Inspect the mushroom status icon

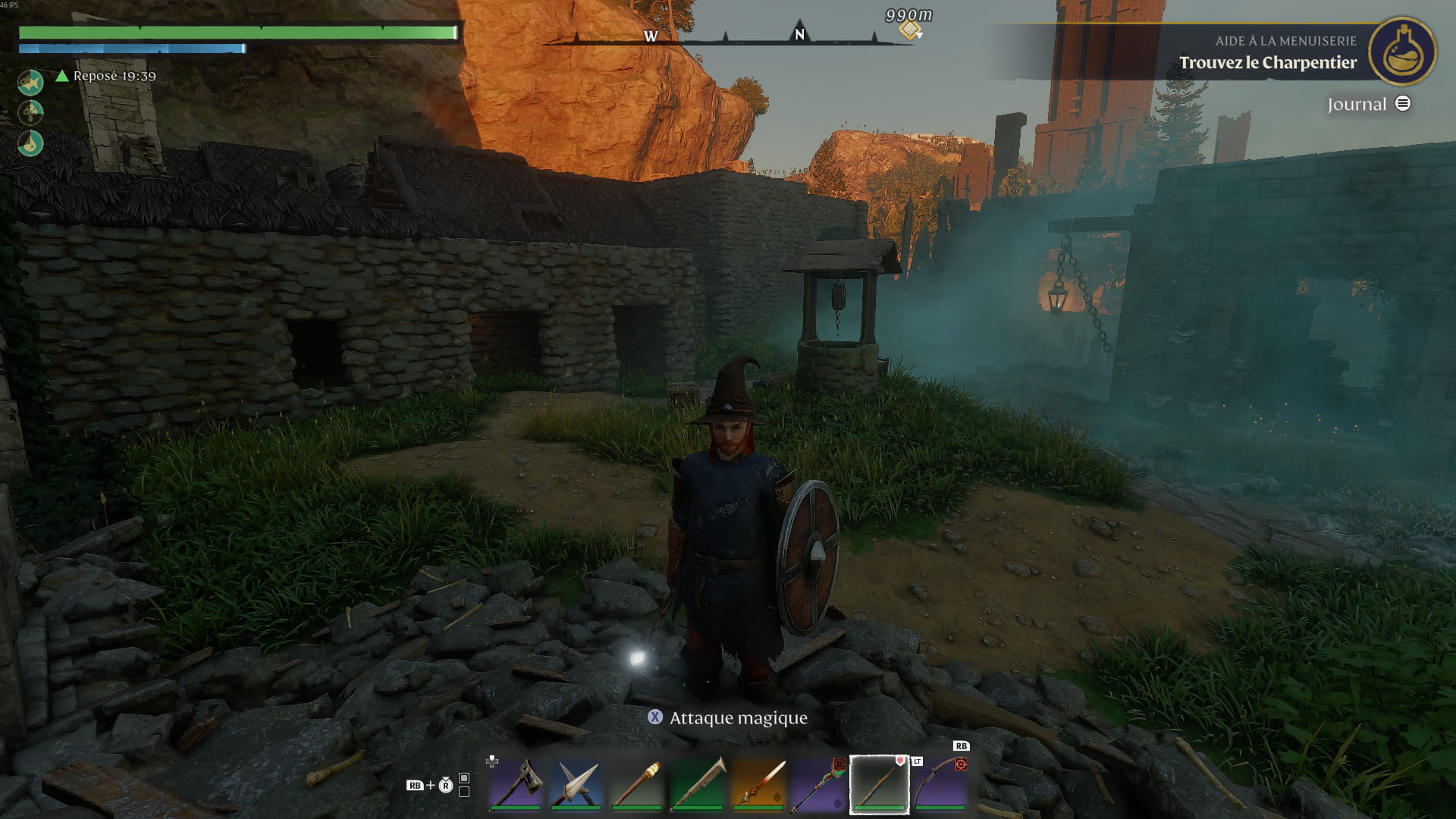[30, 112]
